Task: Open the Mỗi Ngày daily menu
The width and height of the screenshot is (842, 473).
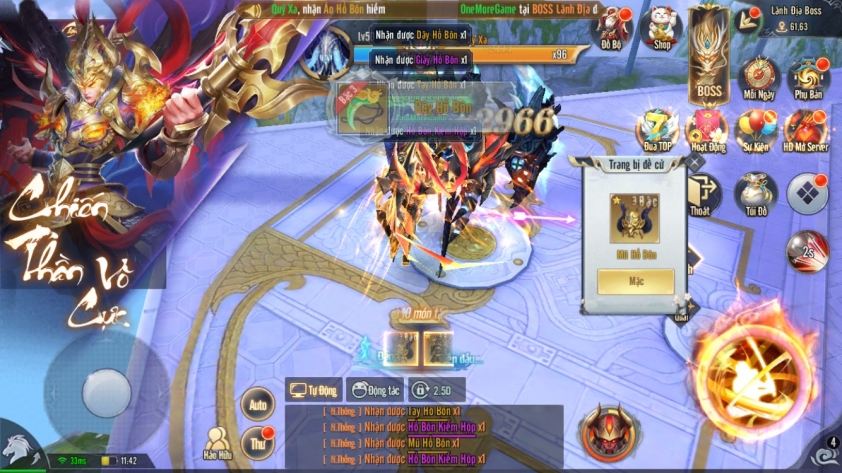Action: tap(760, 78)
